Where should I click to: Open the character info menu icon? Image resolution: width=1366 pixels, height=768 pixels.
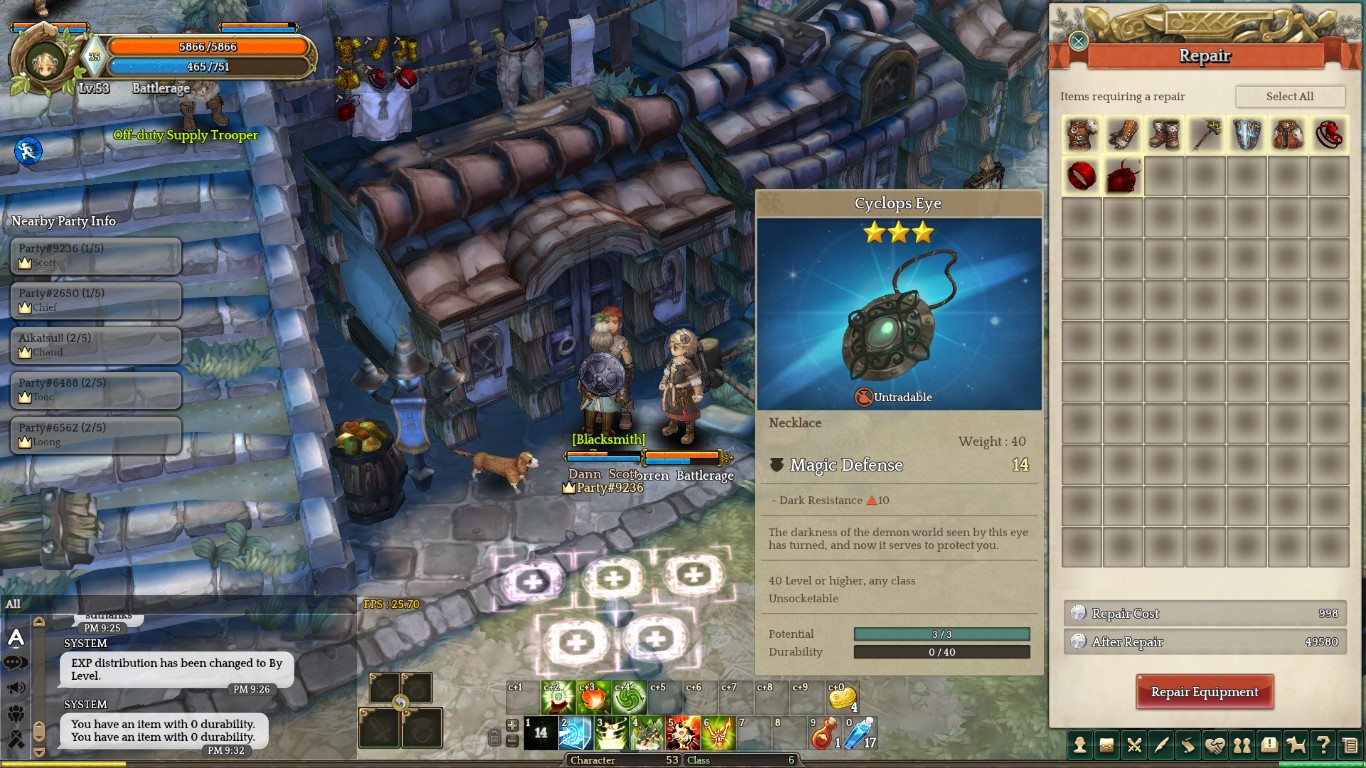coord(1079,745)
